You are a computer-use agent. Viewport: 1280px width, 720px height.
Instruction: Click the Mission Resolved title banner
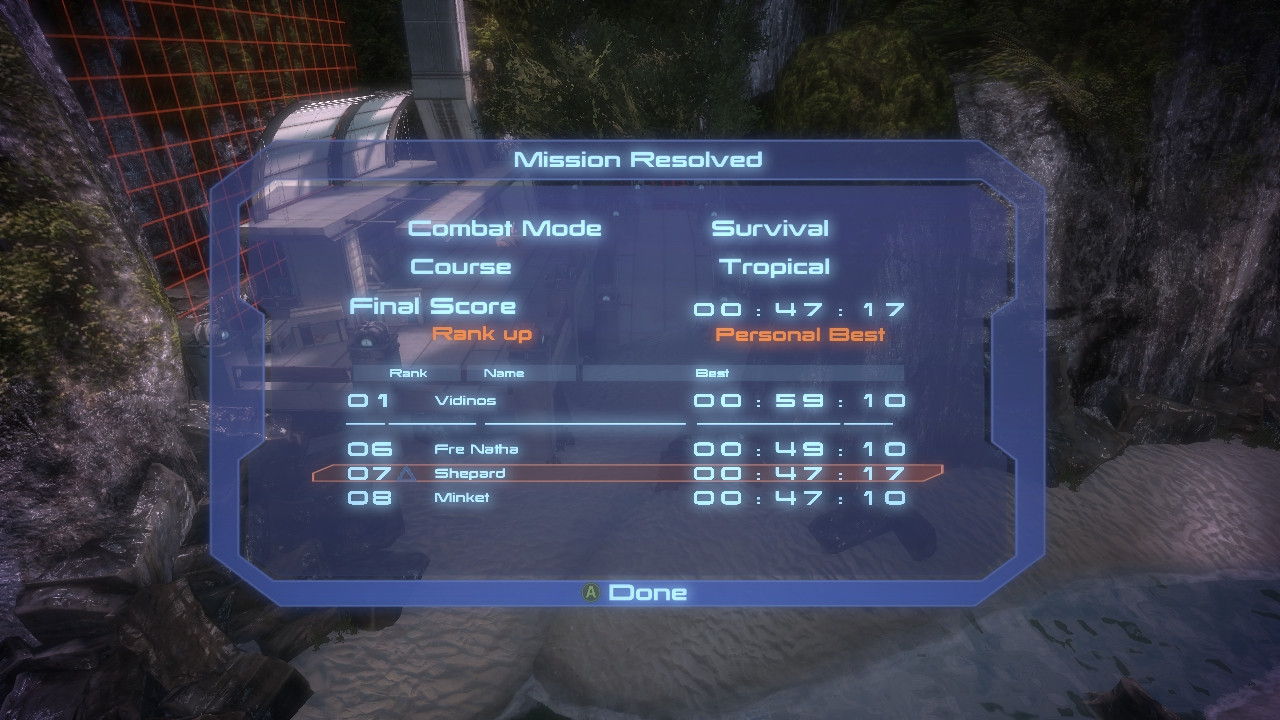(x=637, y=158)
